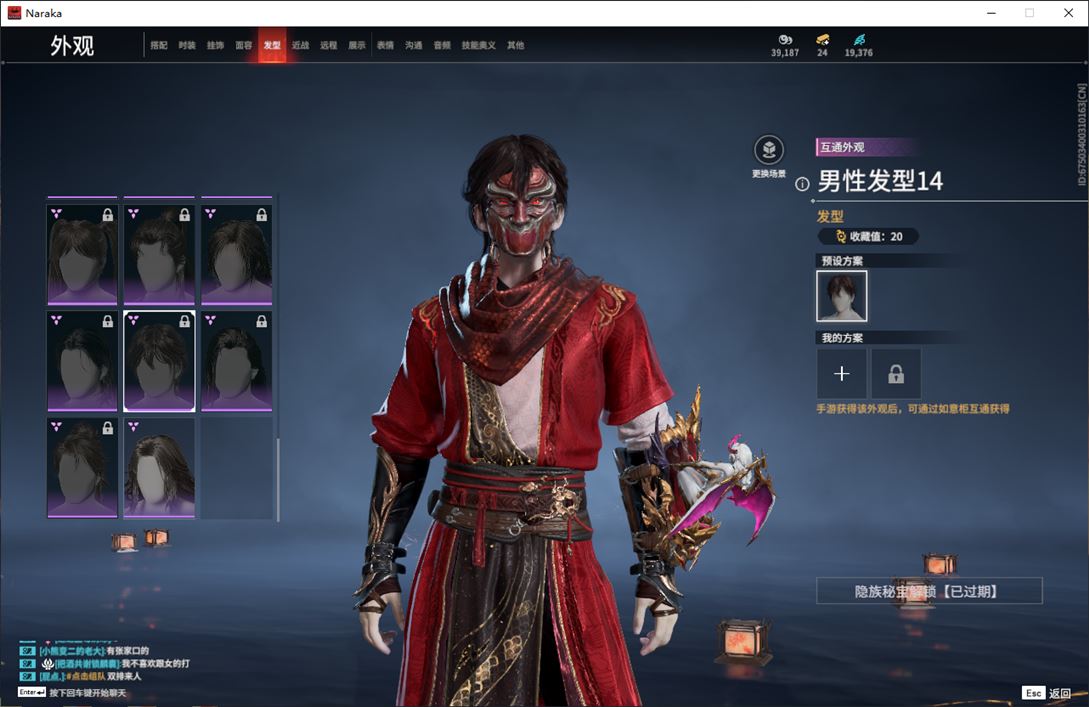1089x707 pixels.
Task: Open the 时装 tab
Action: (x=187, y=45)
